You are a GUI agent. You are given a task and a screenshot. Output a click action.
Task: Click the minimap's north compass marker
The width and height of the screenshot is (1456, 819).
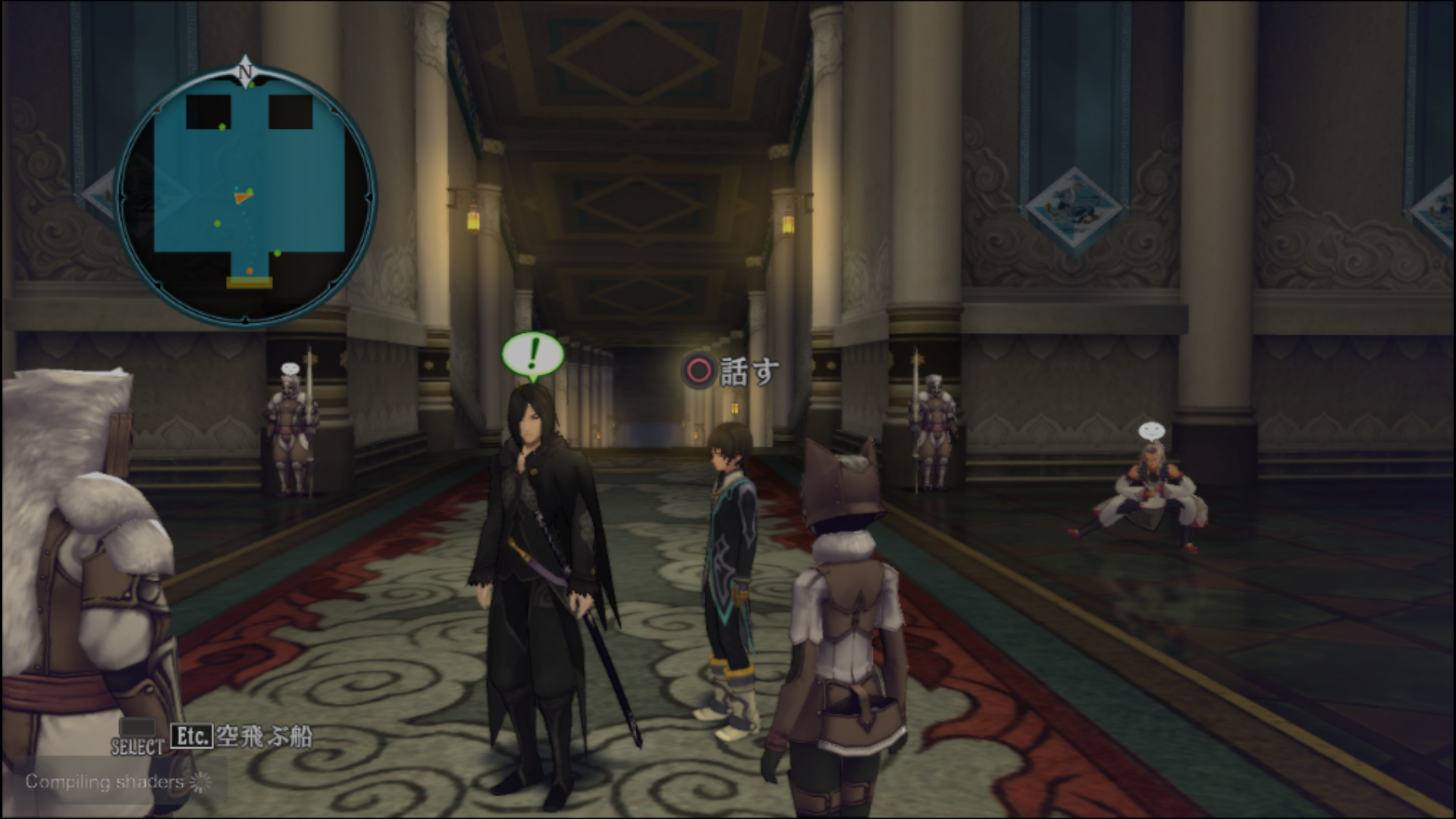[245, 69]
